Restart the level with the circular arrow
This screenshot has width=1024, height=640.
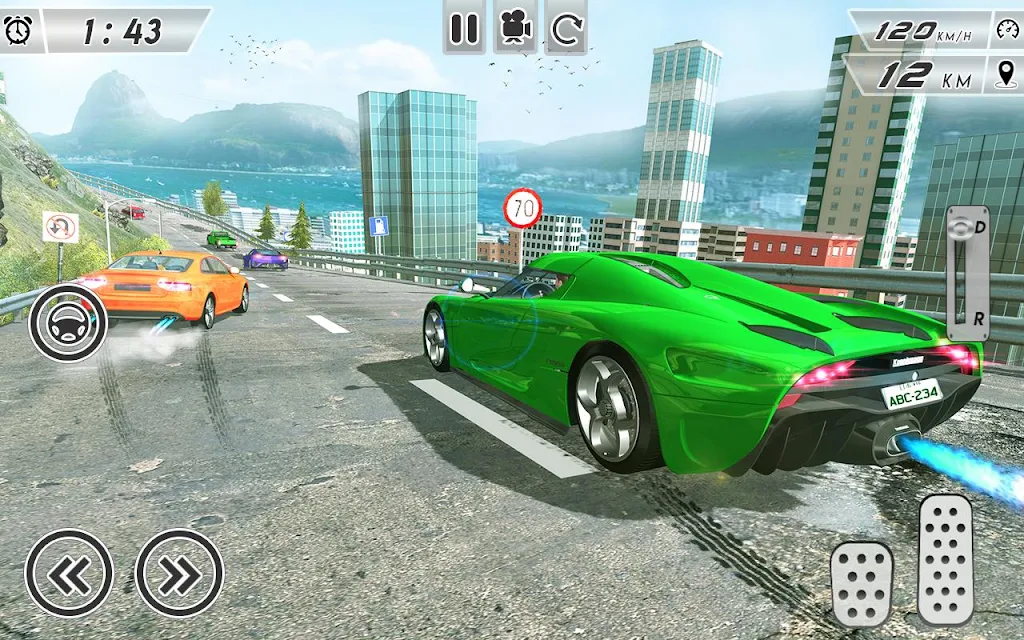point(567,29)
